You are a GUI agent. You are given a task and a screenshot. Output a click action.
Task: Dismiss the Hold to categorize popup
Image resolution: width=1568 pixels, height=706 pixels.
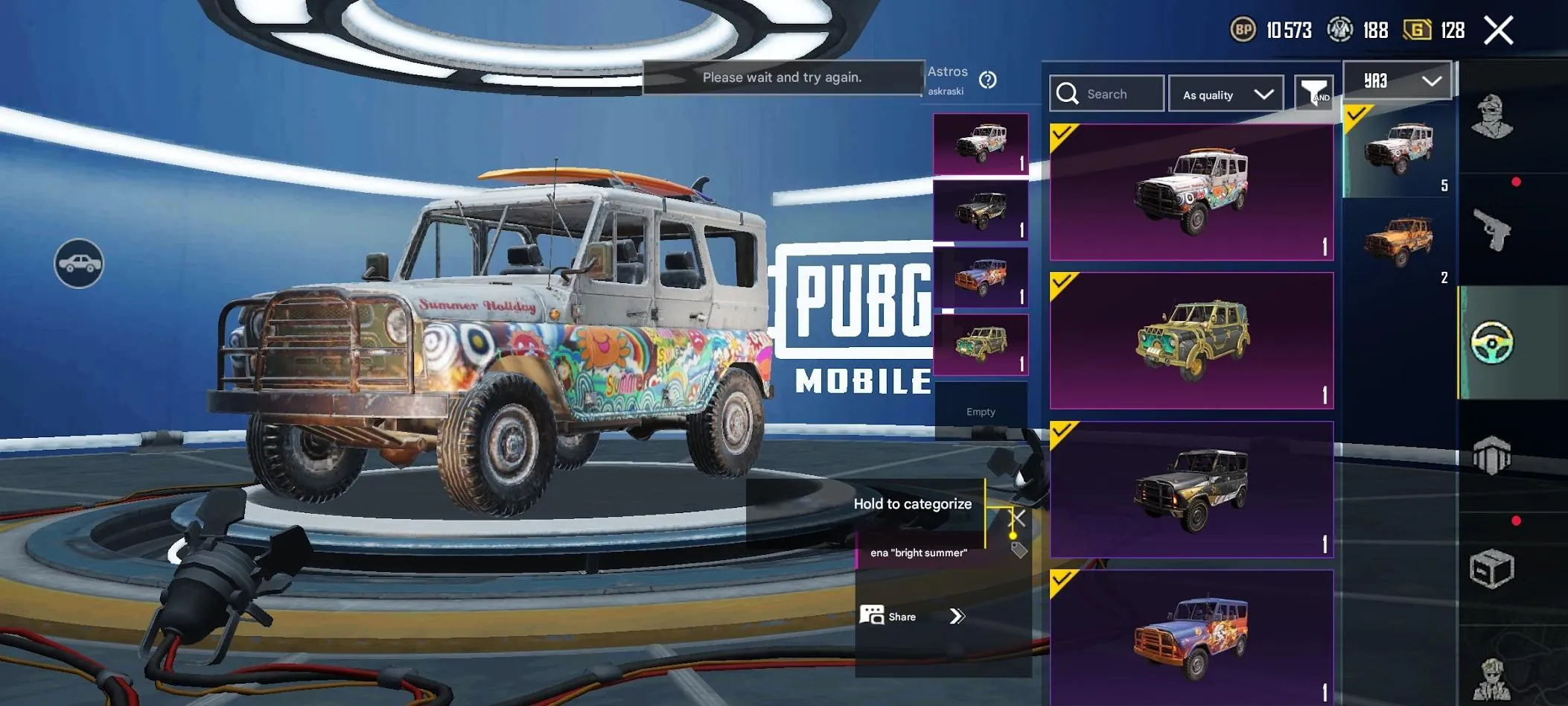1016,518
